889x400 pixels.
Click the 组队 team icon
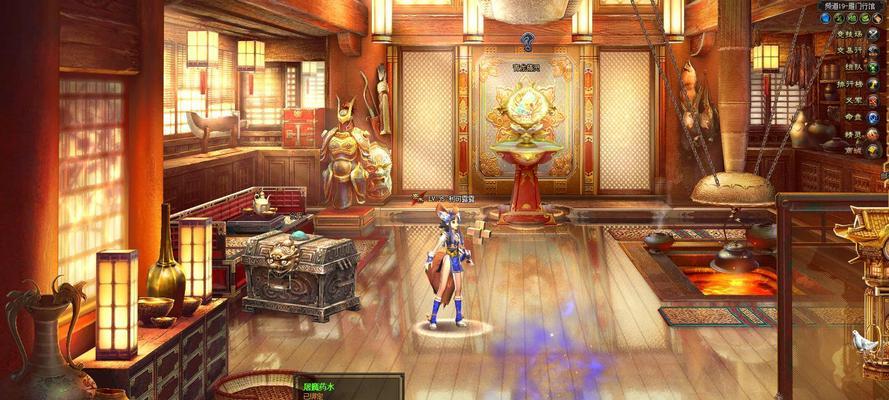point(873,67)
